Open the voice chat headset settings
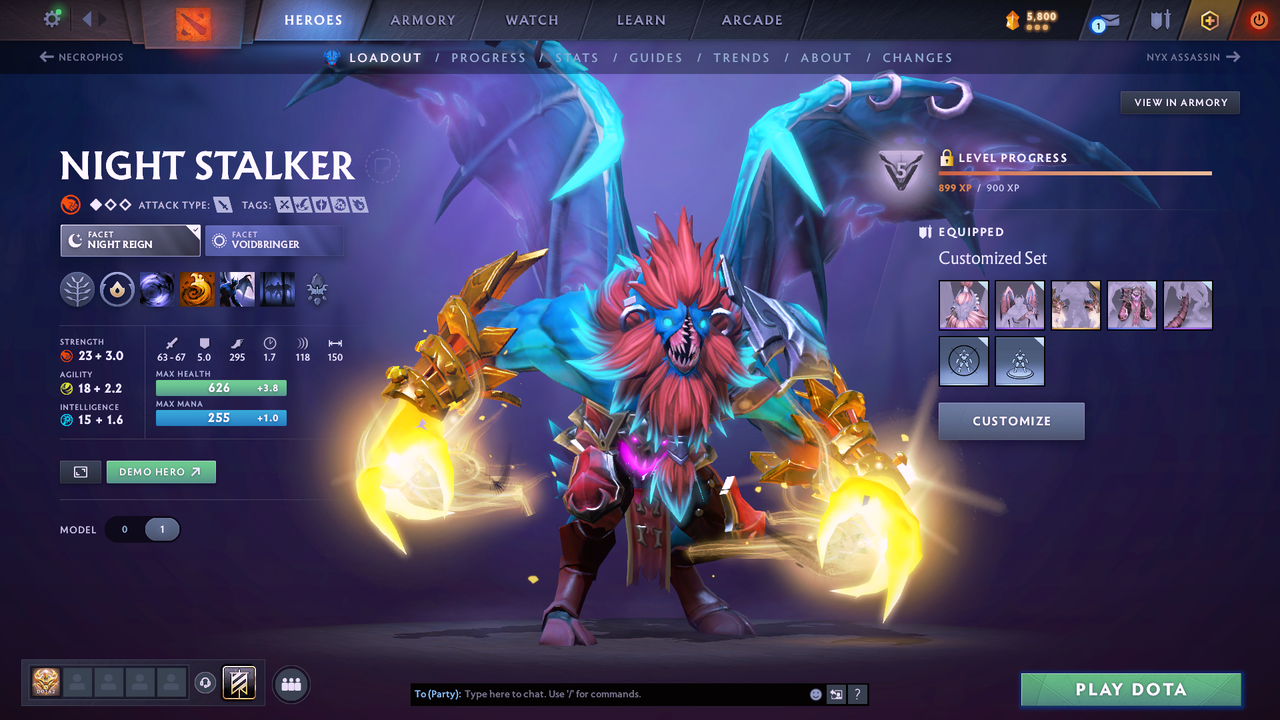 tap(207, 684)
